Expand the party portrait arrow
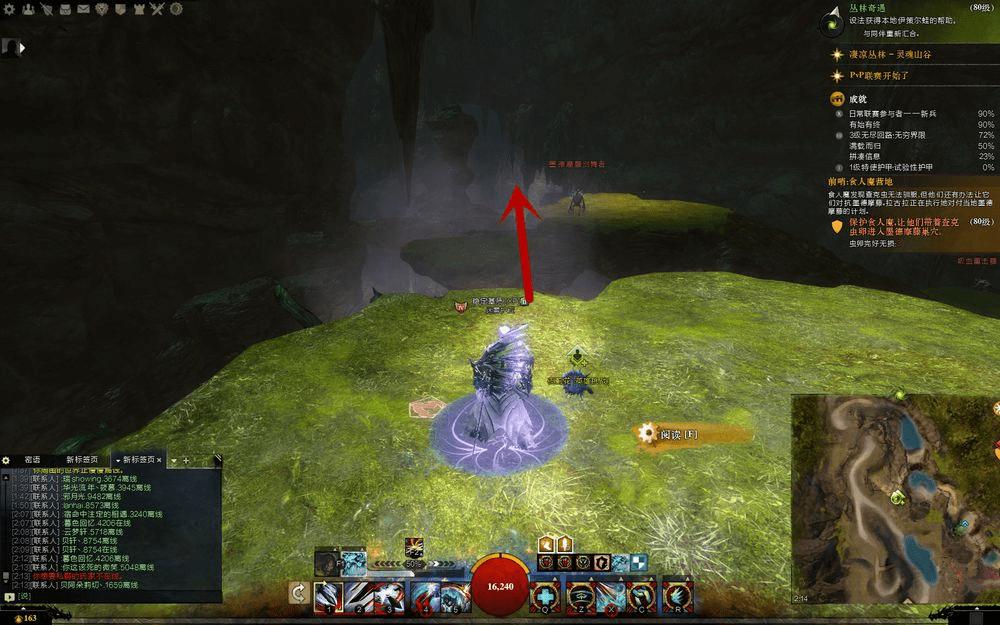 coord(22,47)
